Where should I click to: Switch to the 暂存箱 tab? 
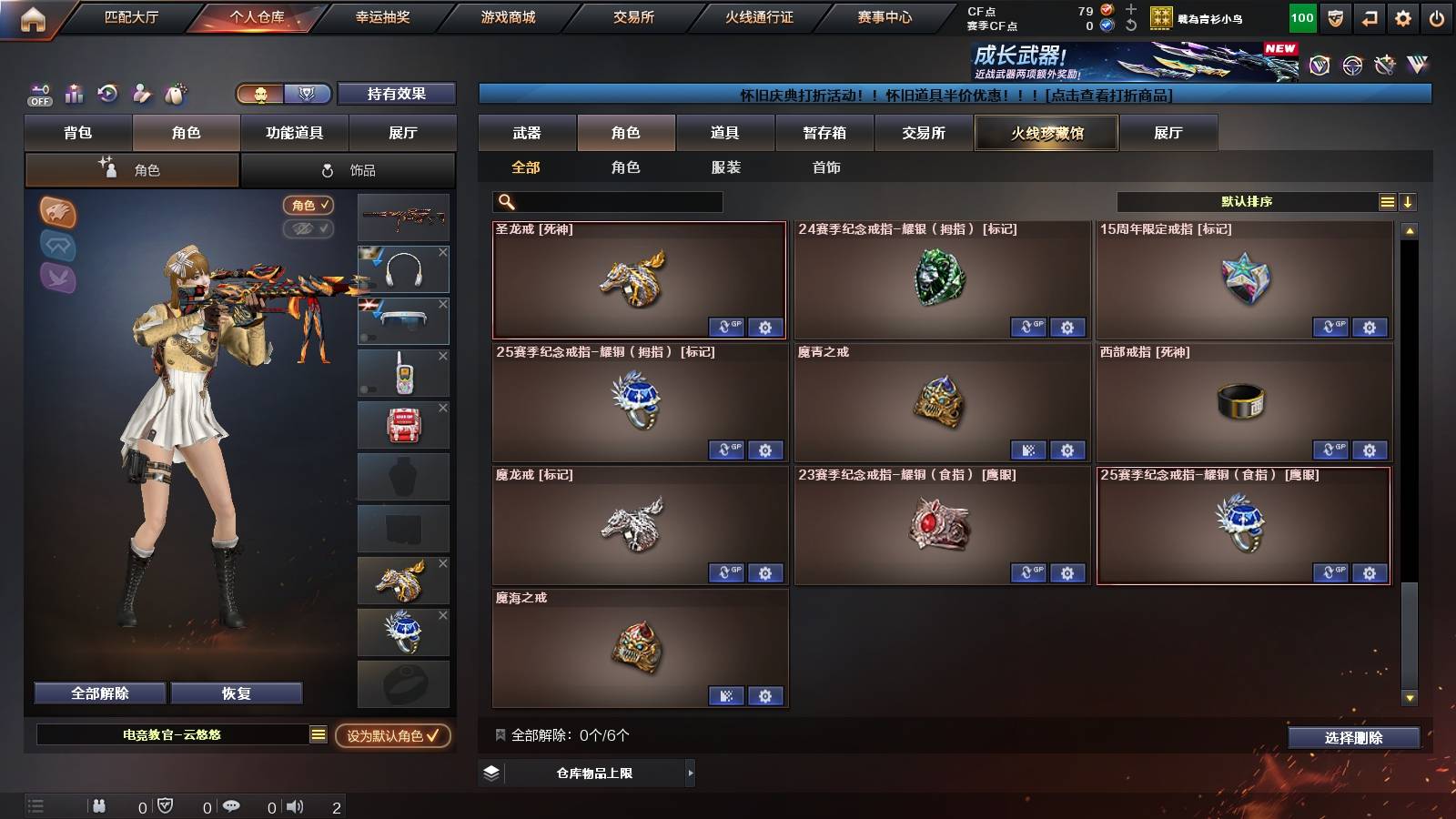824,133
